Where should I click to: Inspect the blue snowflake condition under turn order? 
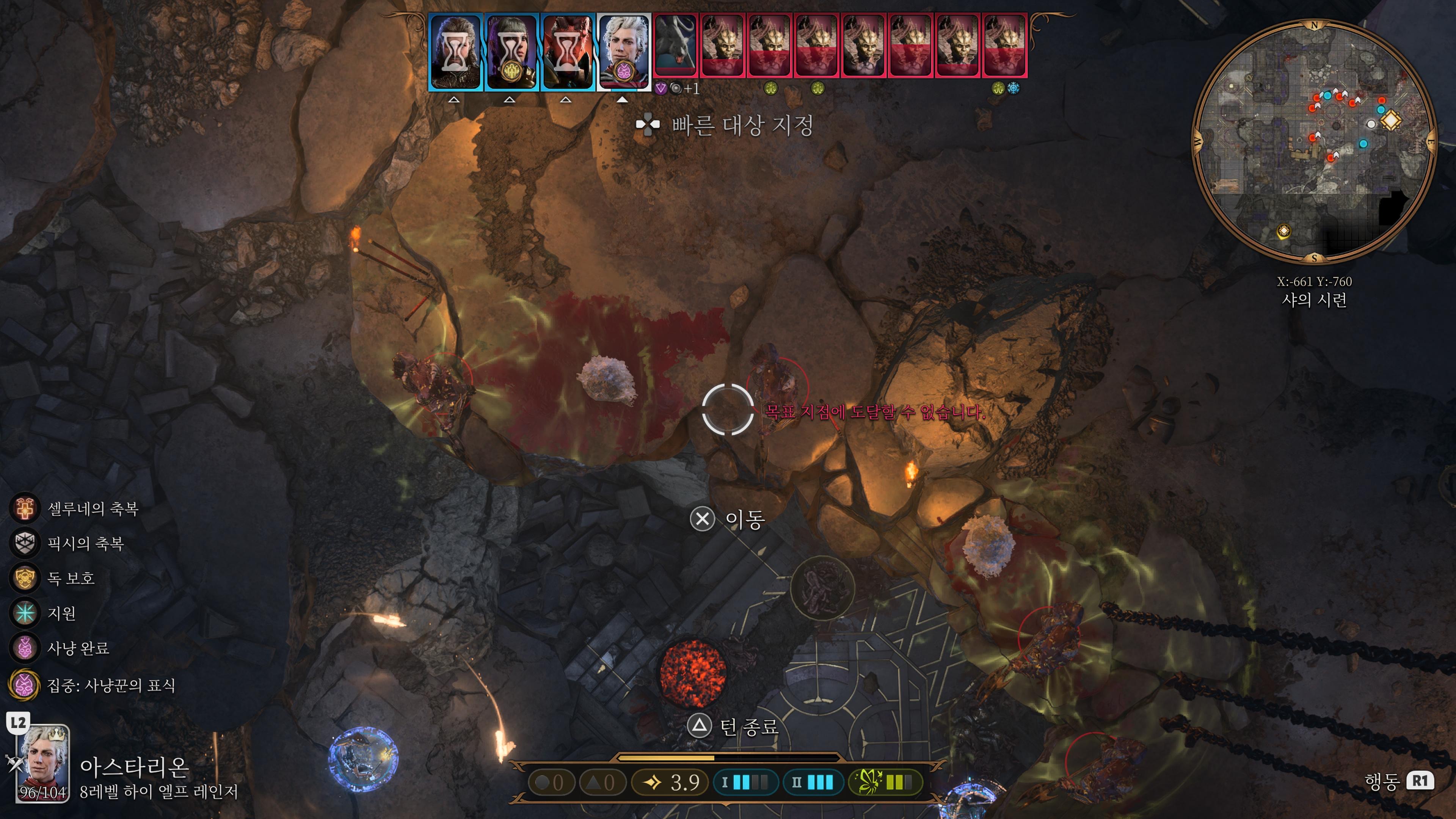pyautogui.click(x=1013, y=88)
